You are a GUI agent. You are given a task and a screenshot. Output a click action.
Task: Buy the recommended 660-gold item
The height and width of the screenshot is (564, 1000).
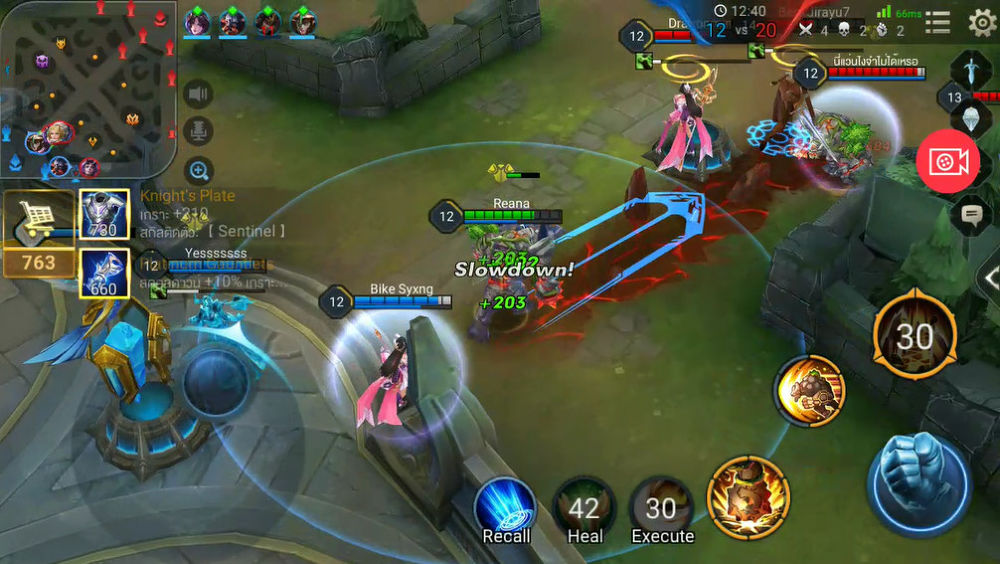[x=104, y=273]
